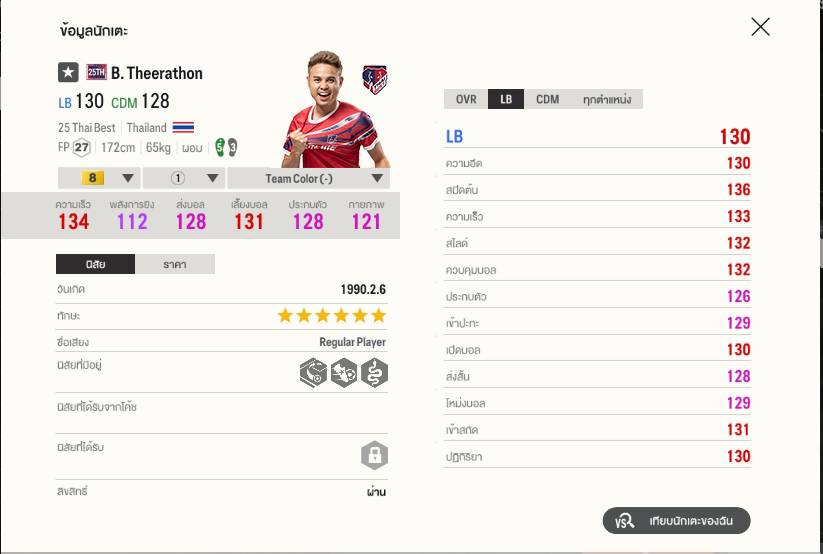Click the compare with my player button
The image size is (823, 554).
pos(676,521)
